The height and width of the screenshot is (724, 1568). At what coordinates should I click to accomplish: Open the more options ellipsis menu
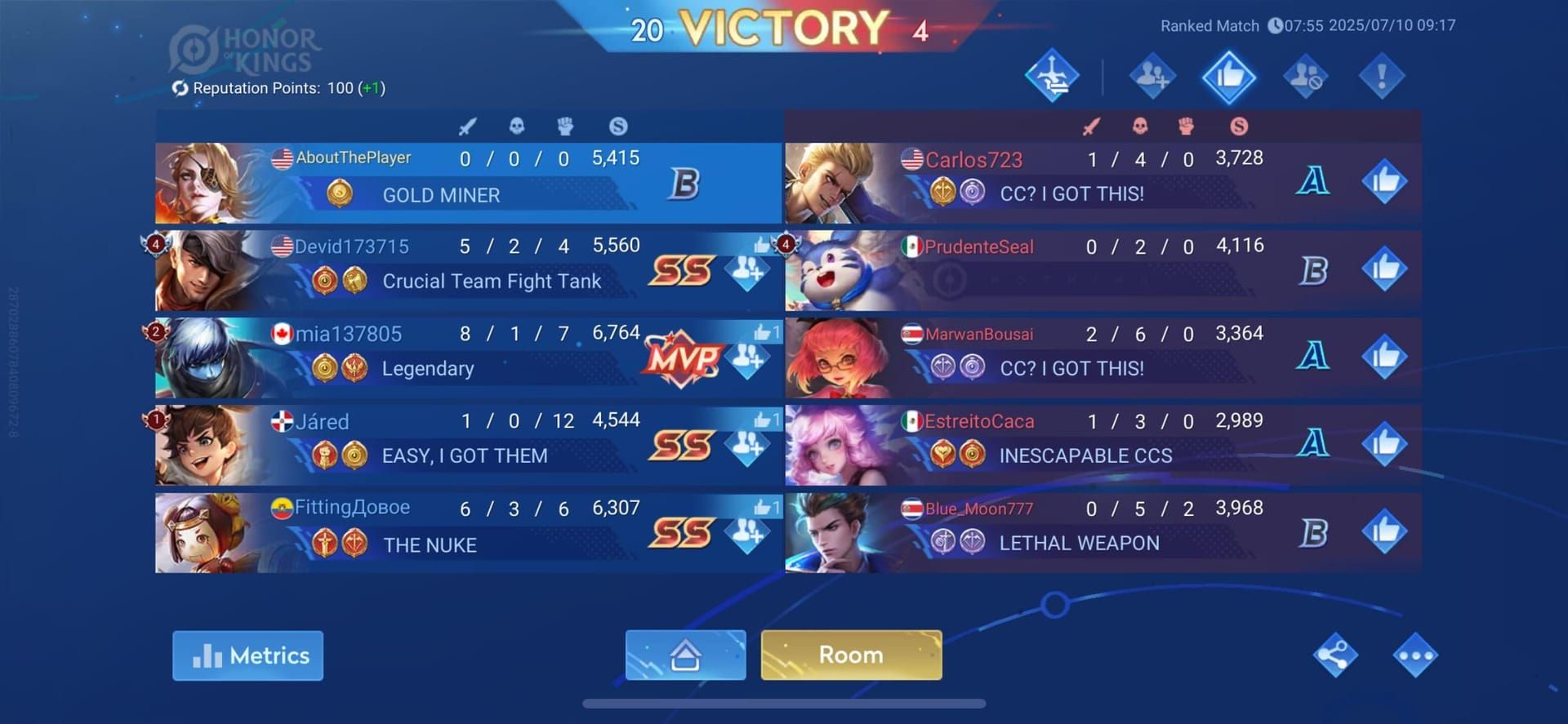coord(1415,655)
